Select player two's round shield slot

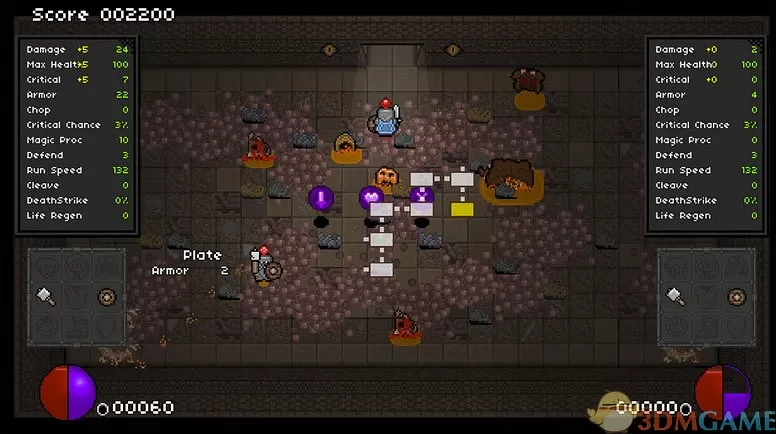pyautogui.click(x=736, y=296)
